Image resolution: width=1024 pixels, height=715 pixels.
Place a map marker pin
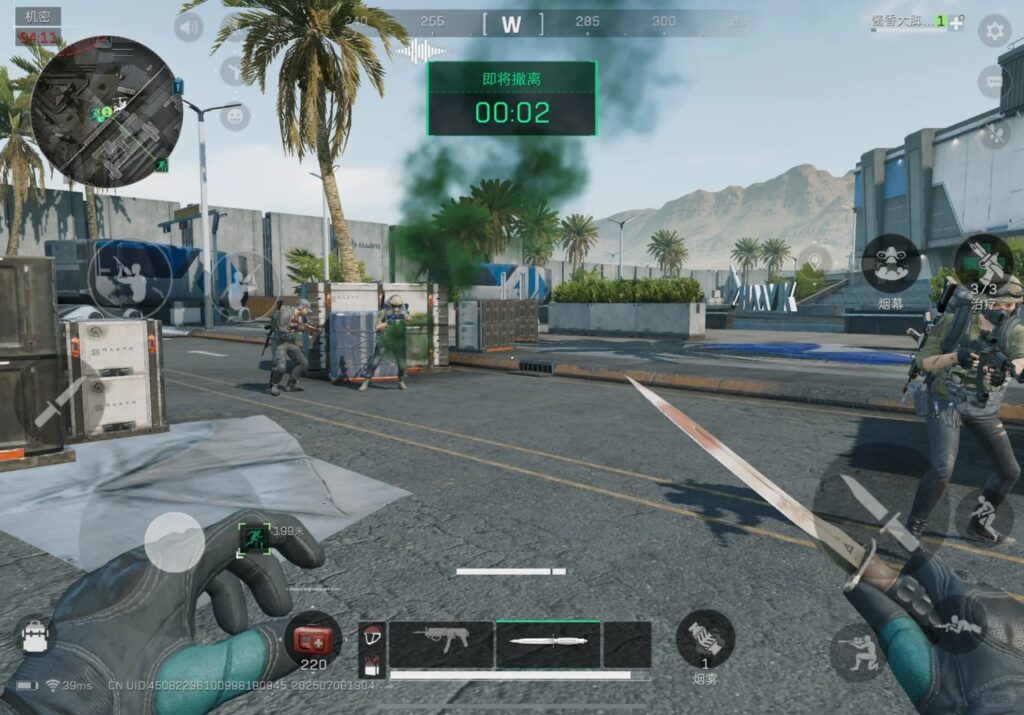click(815, 262)
